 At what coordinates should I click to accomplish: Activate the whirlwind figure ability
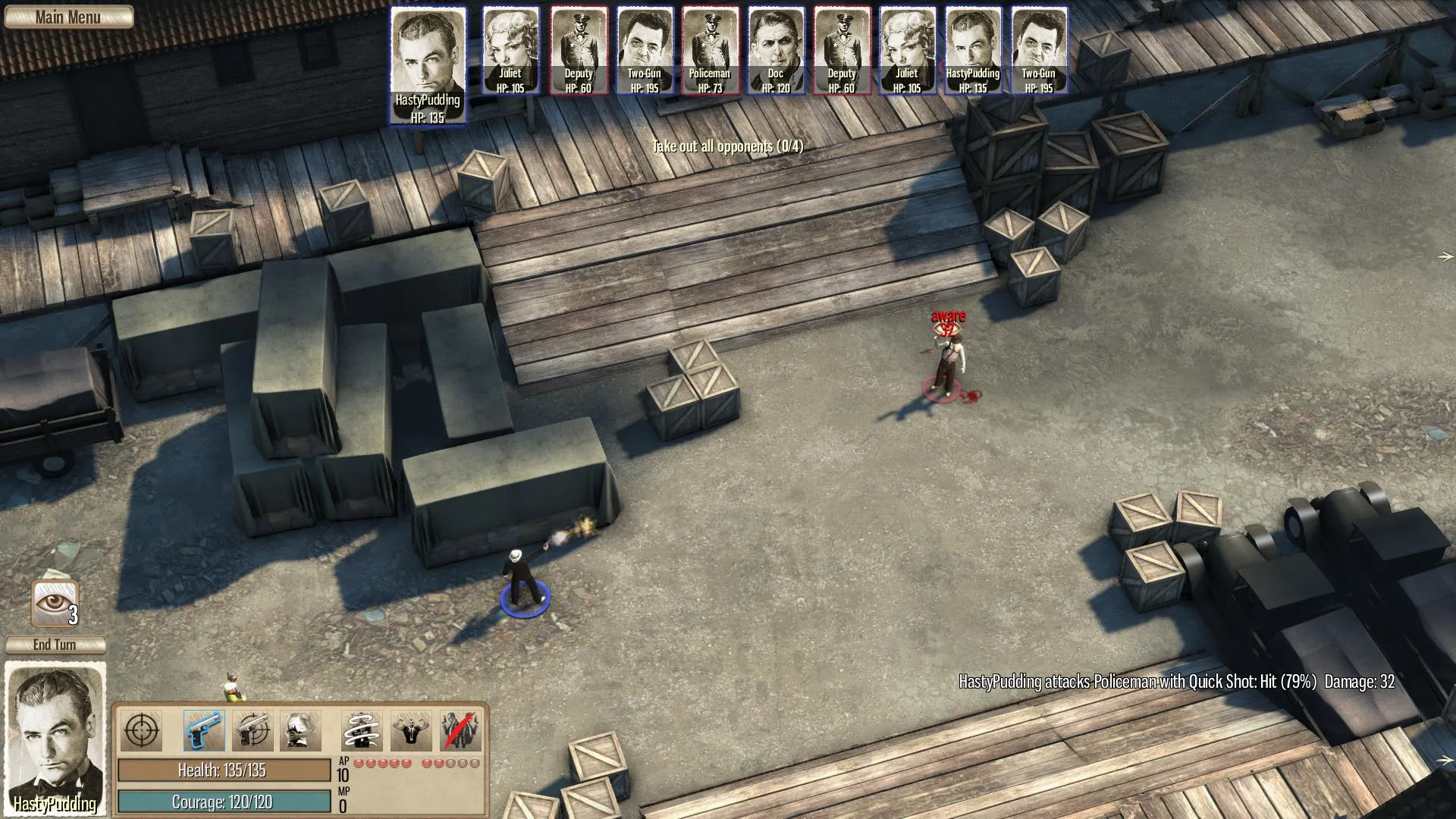(361, 731)
